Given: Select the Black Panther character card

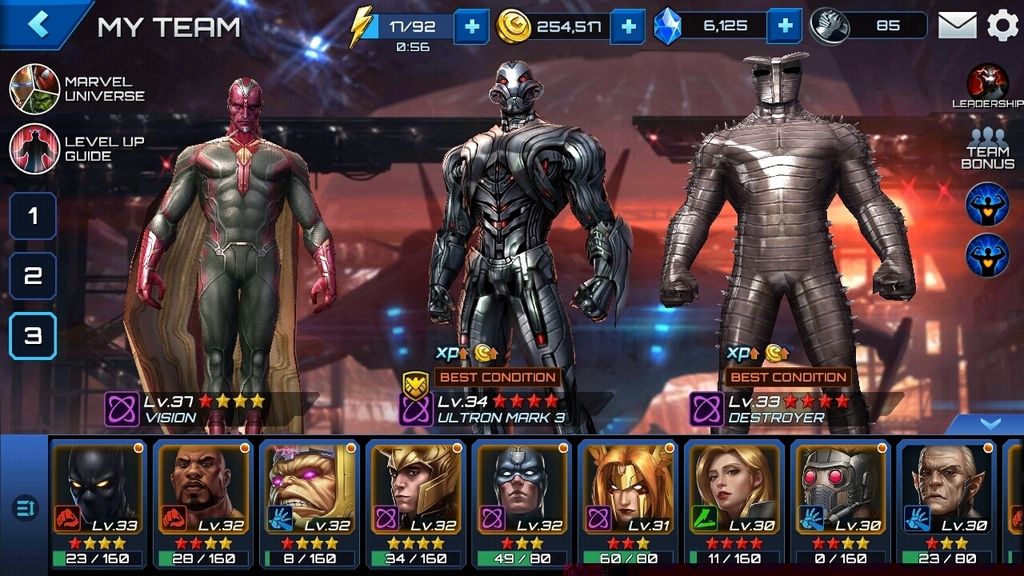Looking at the screenshot, I should (x=98, y=502).
